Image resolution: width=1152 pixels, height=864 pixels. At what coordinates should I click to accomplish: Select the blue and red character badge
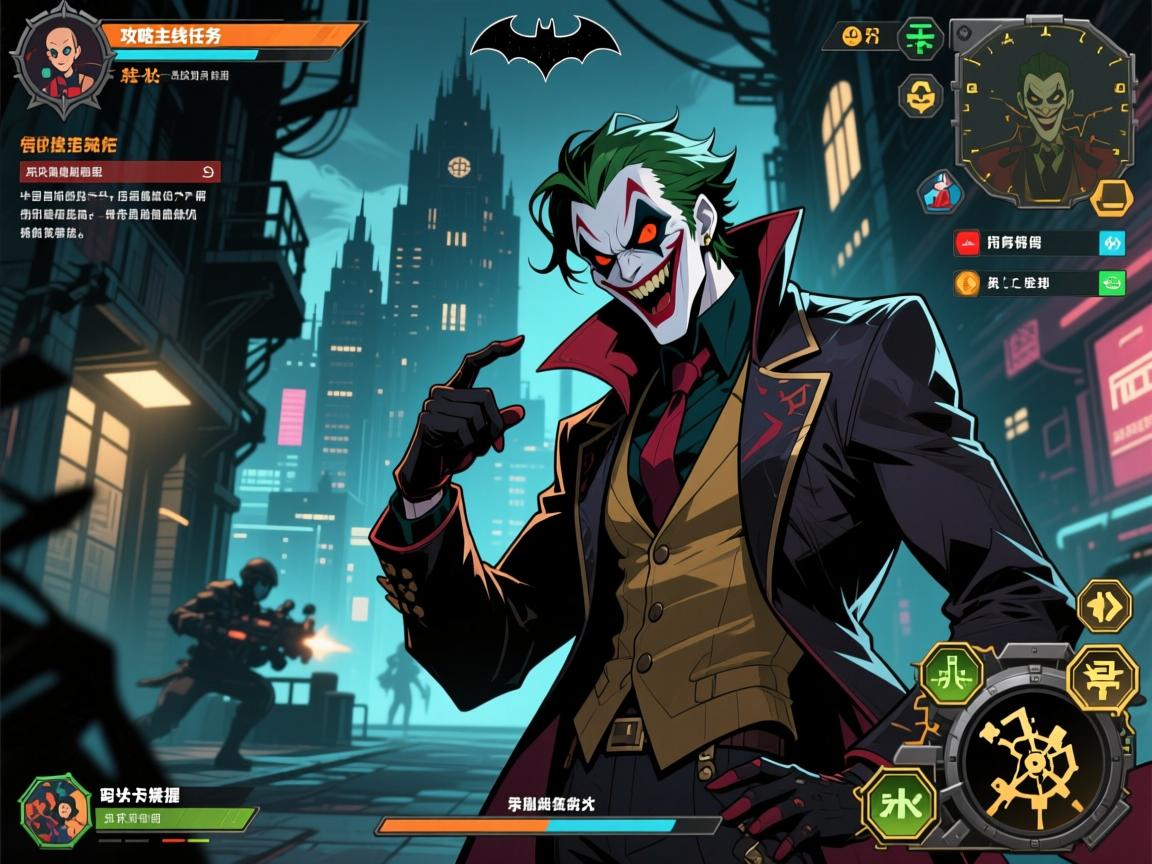click(939, 191)
